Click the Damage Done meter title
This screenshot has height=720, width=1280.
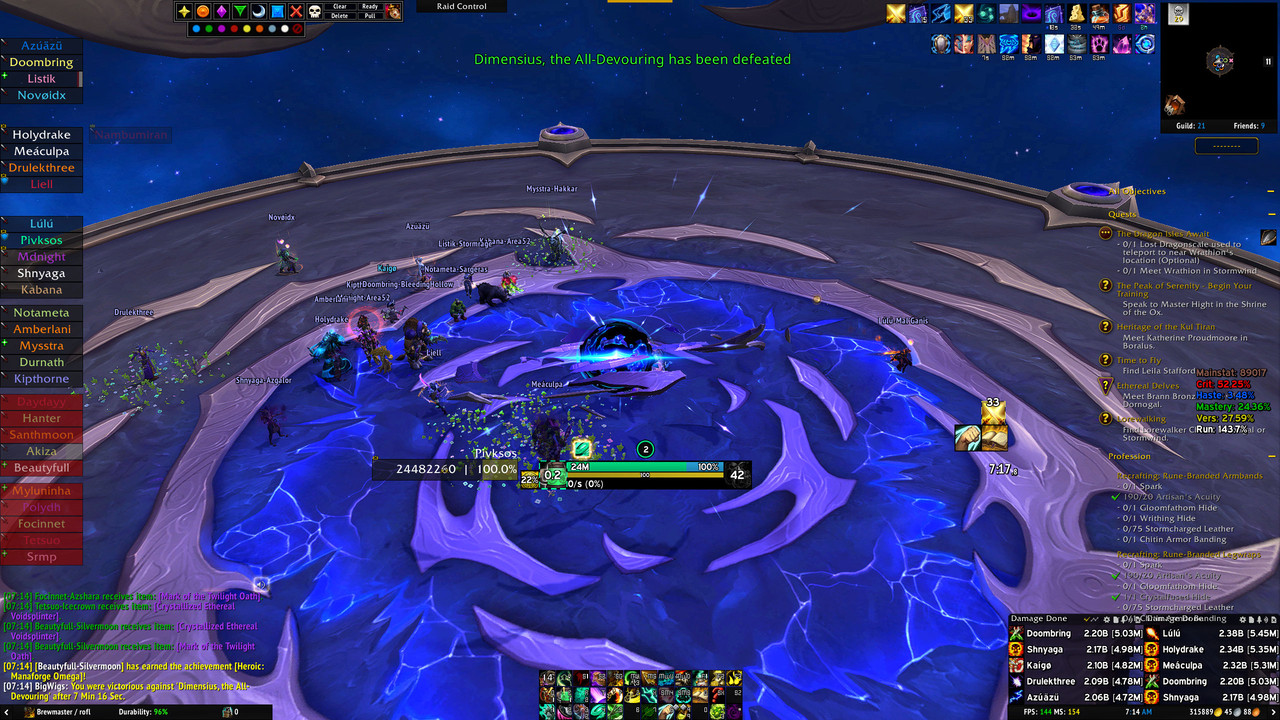1039,619
